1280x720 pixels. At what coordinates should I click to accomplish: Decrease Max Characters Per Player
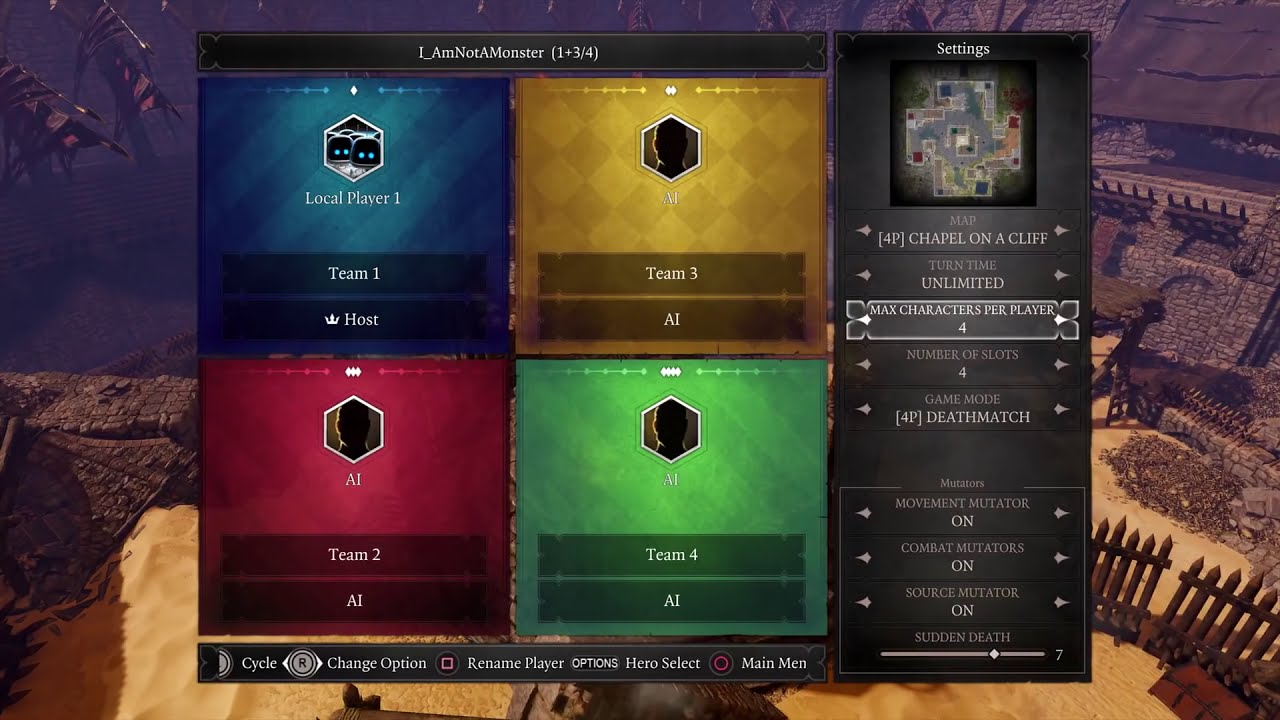(x=864, y=319)
